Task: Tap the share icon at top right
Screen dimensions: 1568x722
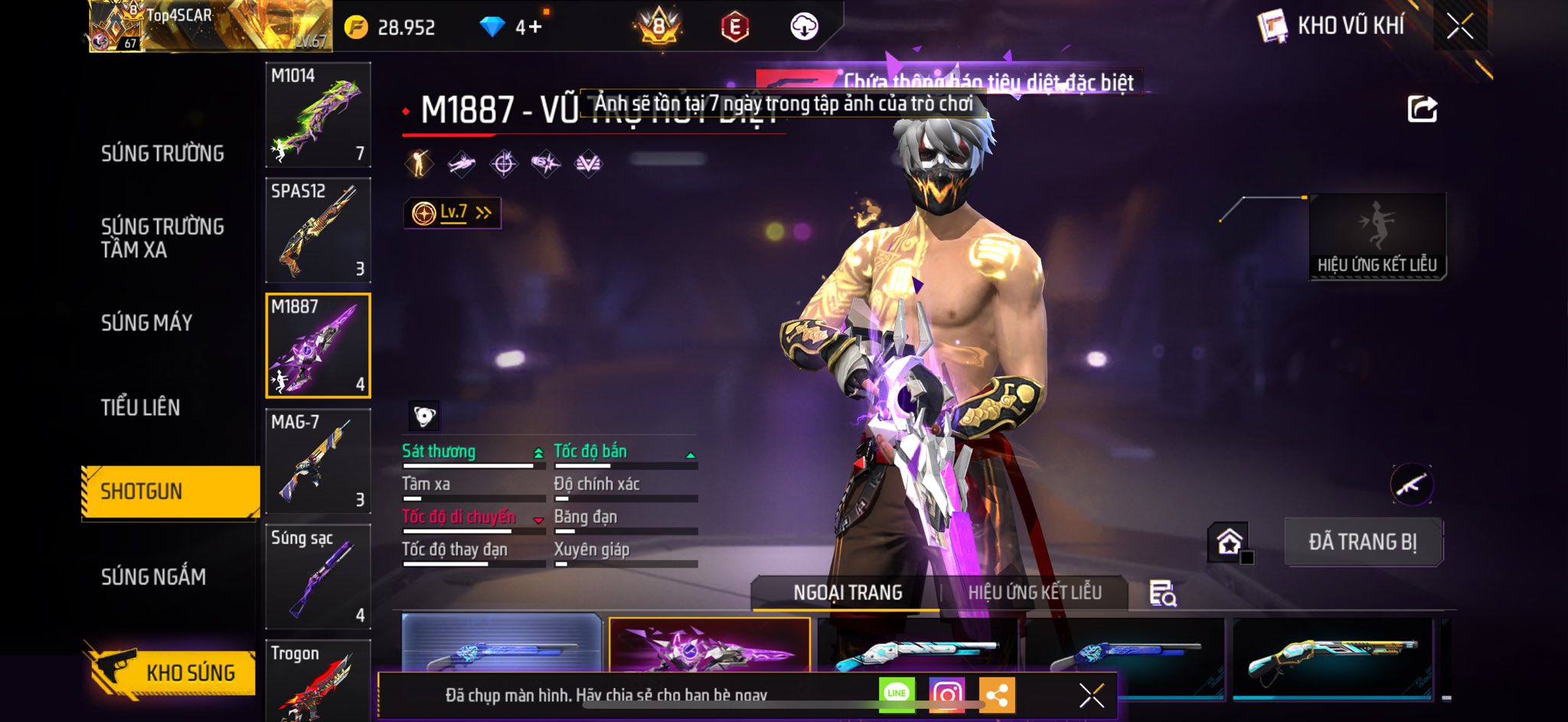Action: click(x=1422, y=109)
